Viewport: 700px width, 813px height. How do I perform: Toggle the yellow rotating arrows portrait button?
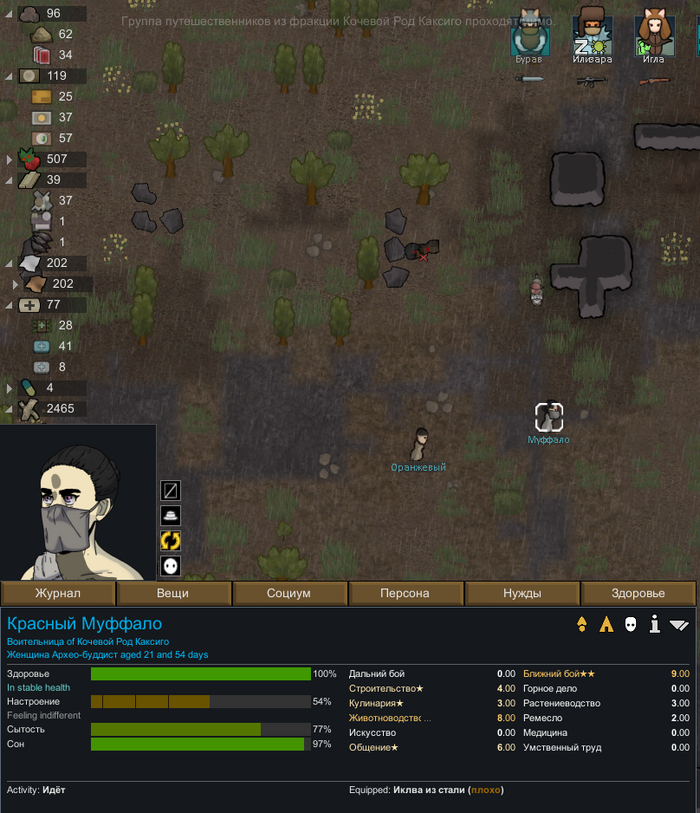pyautogui.click(x=171, y=540)
